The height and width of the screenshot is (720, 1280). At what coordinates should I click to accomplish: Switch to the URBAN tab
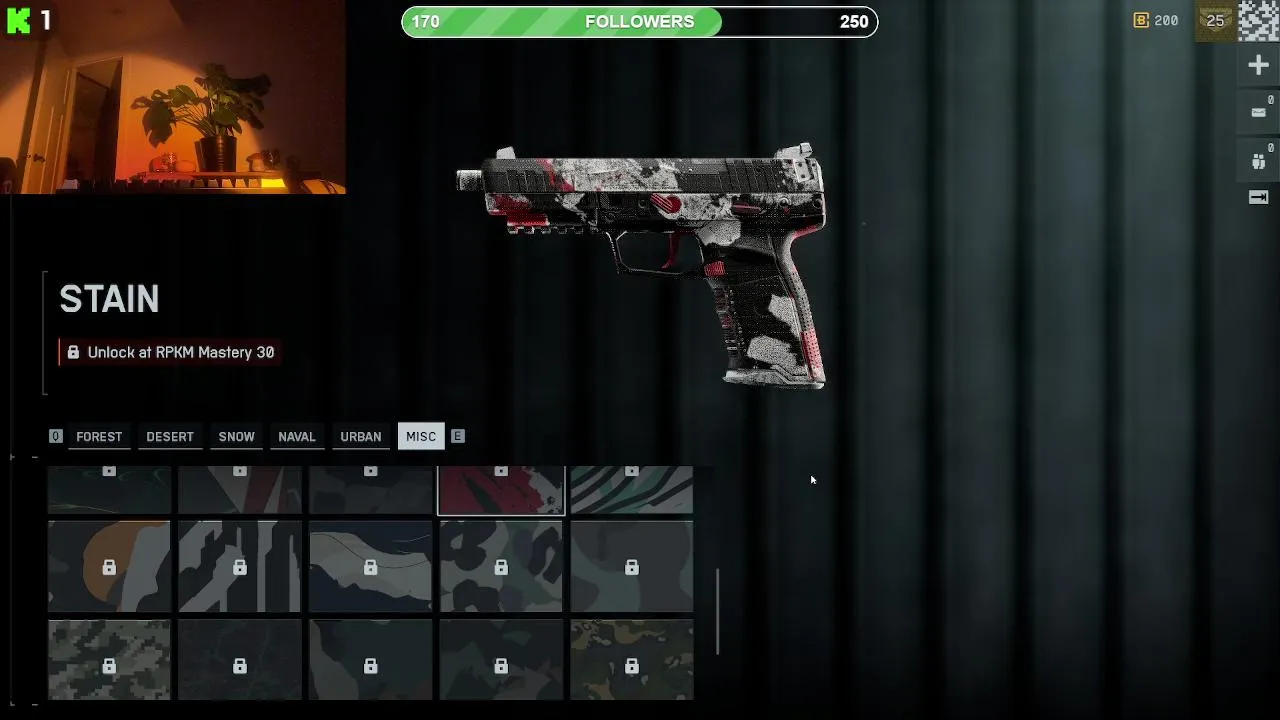click(360, 437)
